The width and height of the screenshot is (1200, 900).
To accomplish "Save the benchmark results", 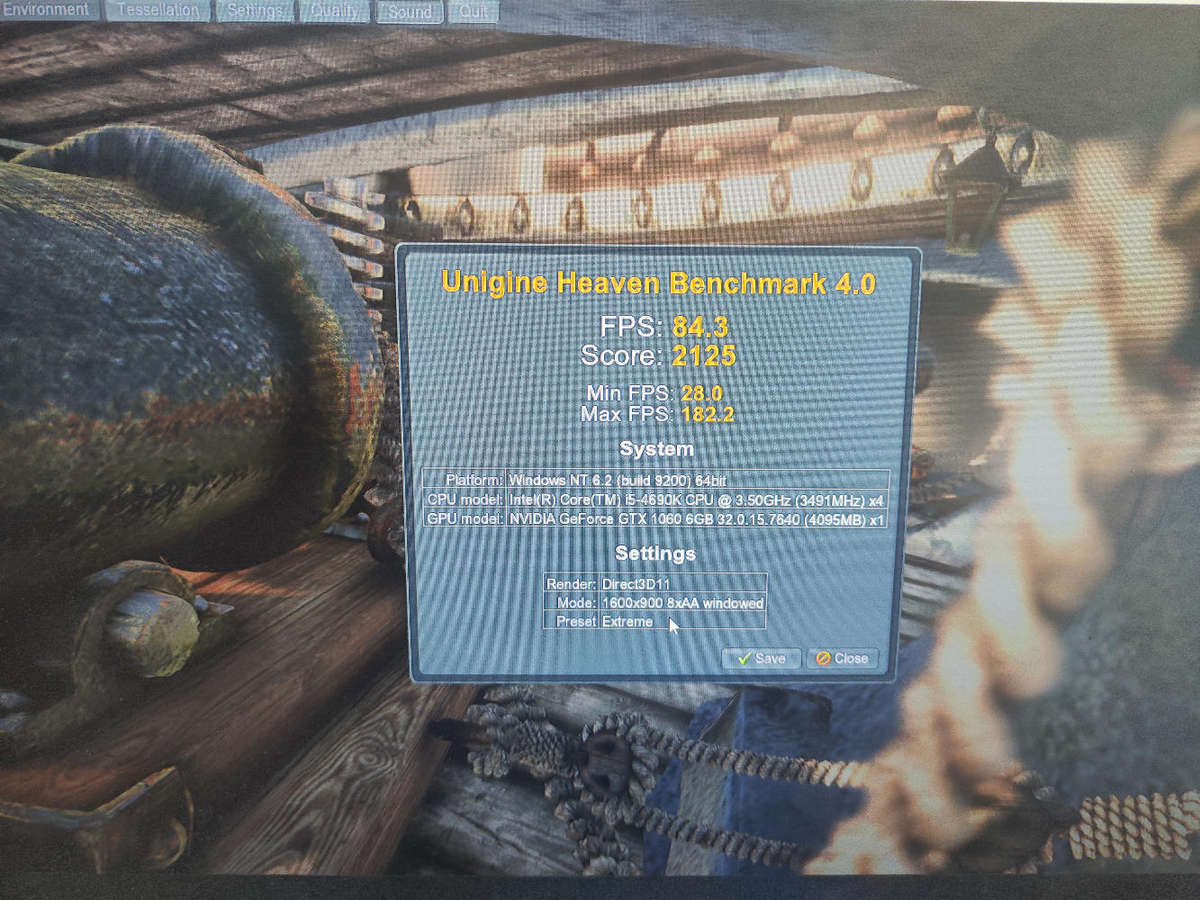I will pyautogui.click(x=761, y=659).
